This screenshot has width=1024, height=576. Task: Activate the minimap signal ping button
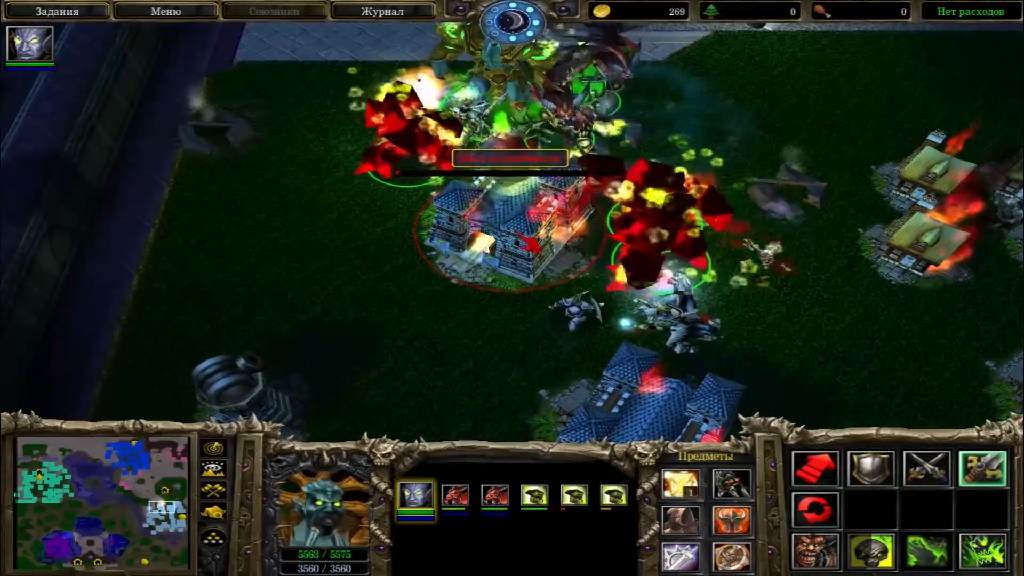(214, 449)
